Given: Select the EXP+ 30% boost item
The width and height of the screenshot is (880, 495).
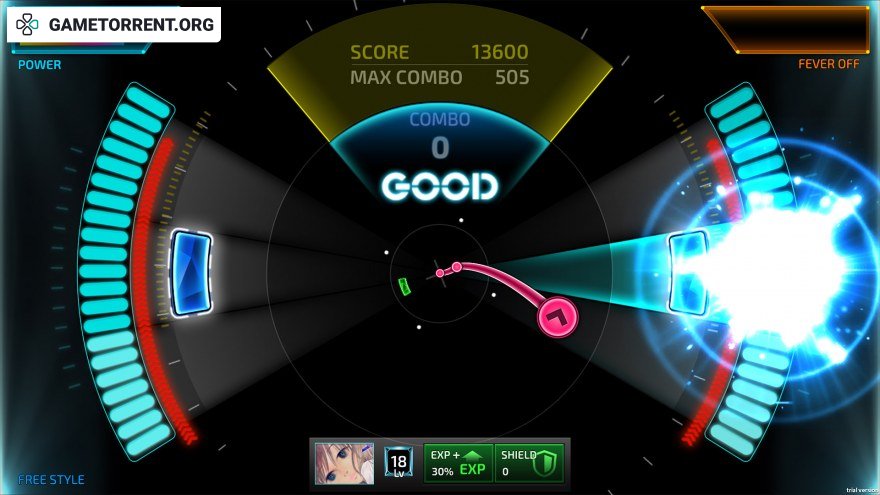Looking at the screenshot, I should pos(458,463).
